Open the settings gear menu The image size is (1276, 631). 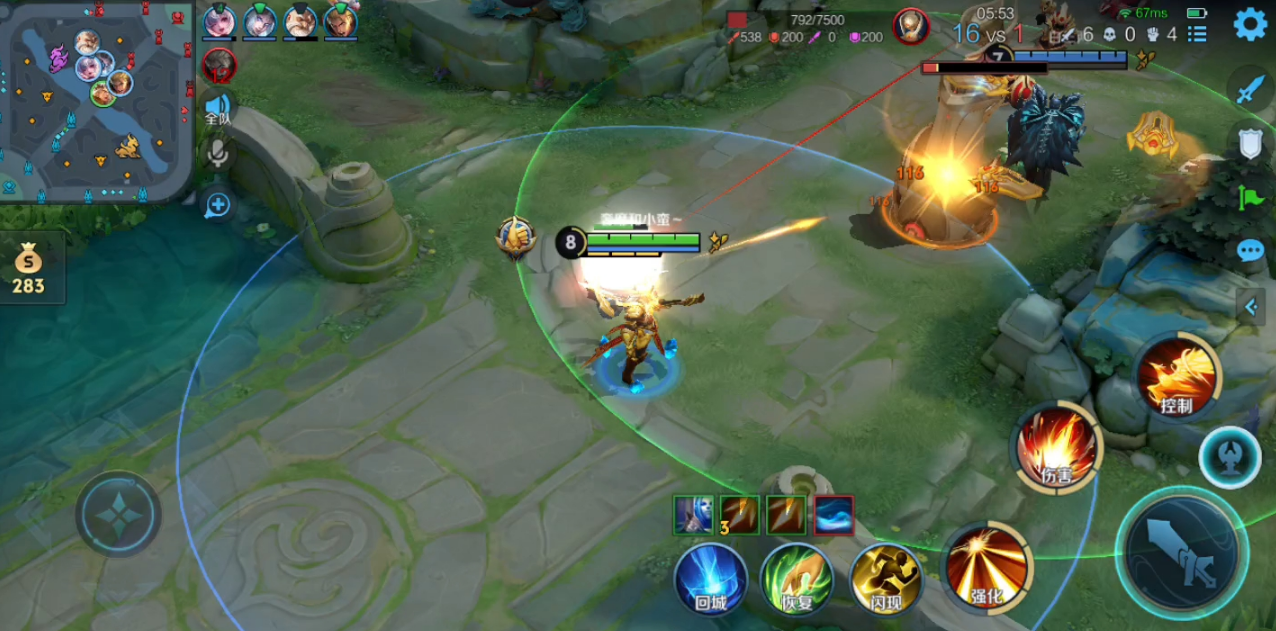[x=1250, y=24]
